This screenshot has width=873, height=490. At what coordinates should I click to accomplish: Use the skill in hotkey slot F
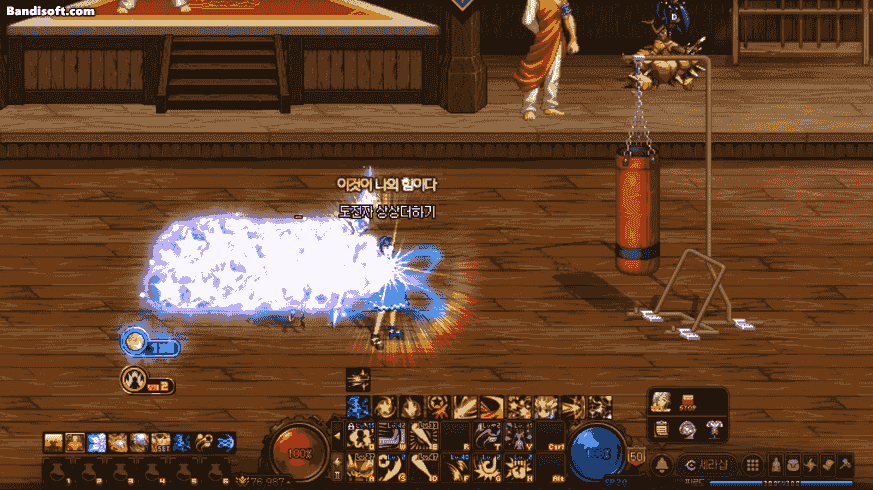point(457,465)
